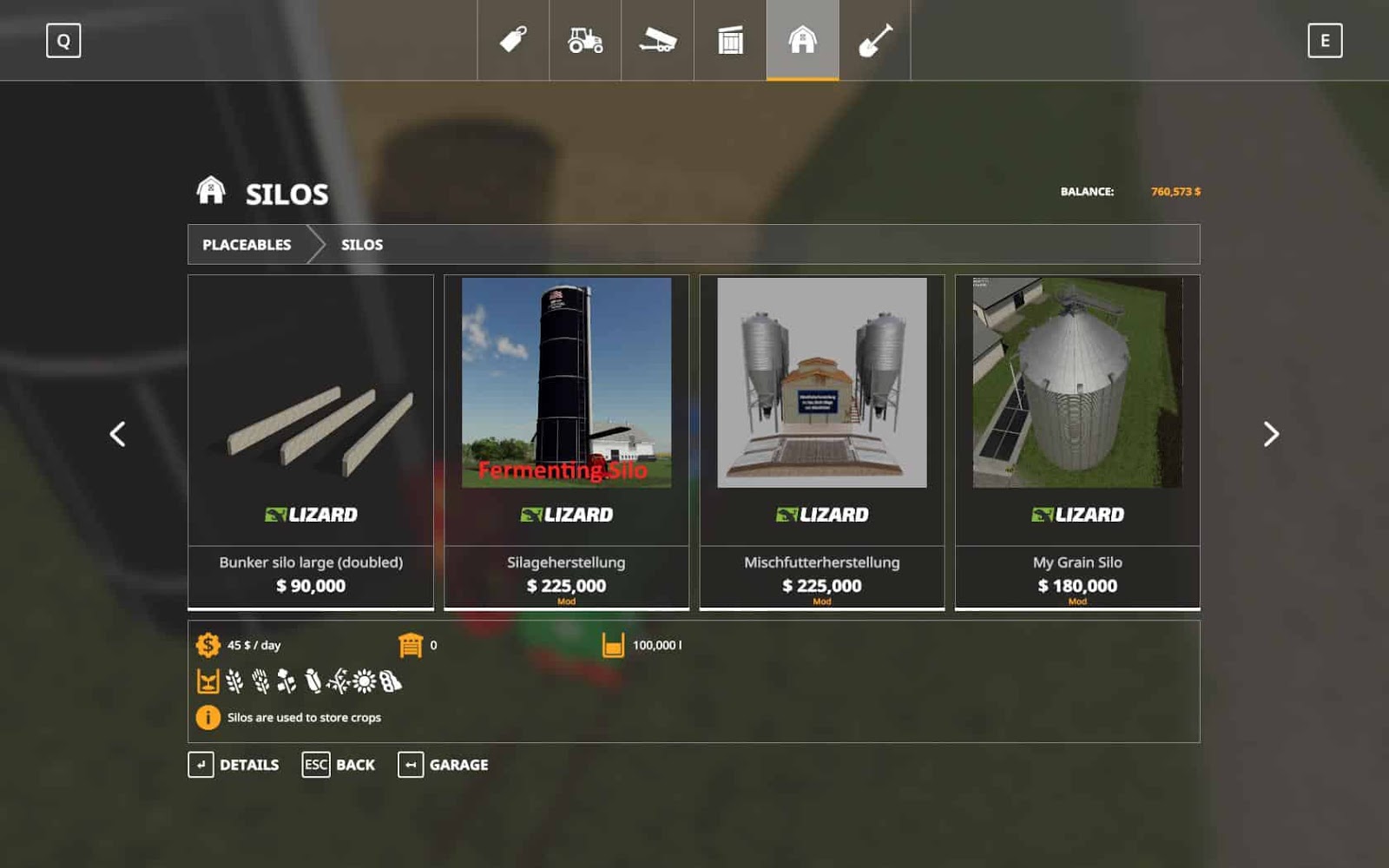Click the wheat crop type icon

click(234, 681)
